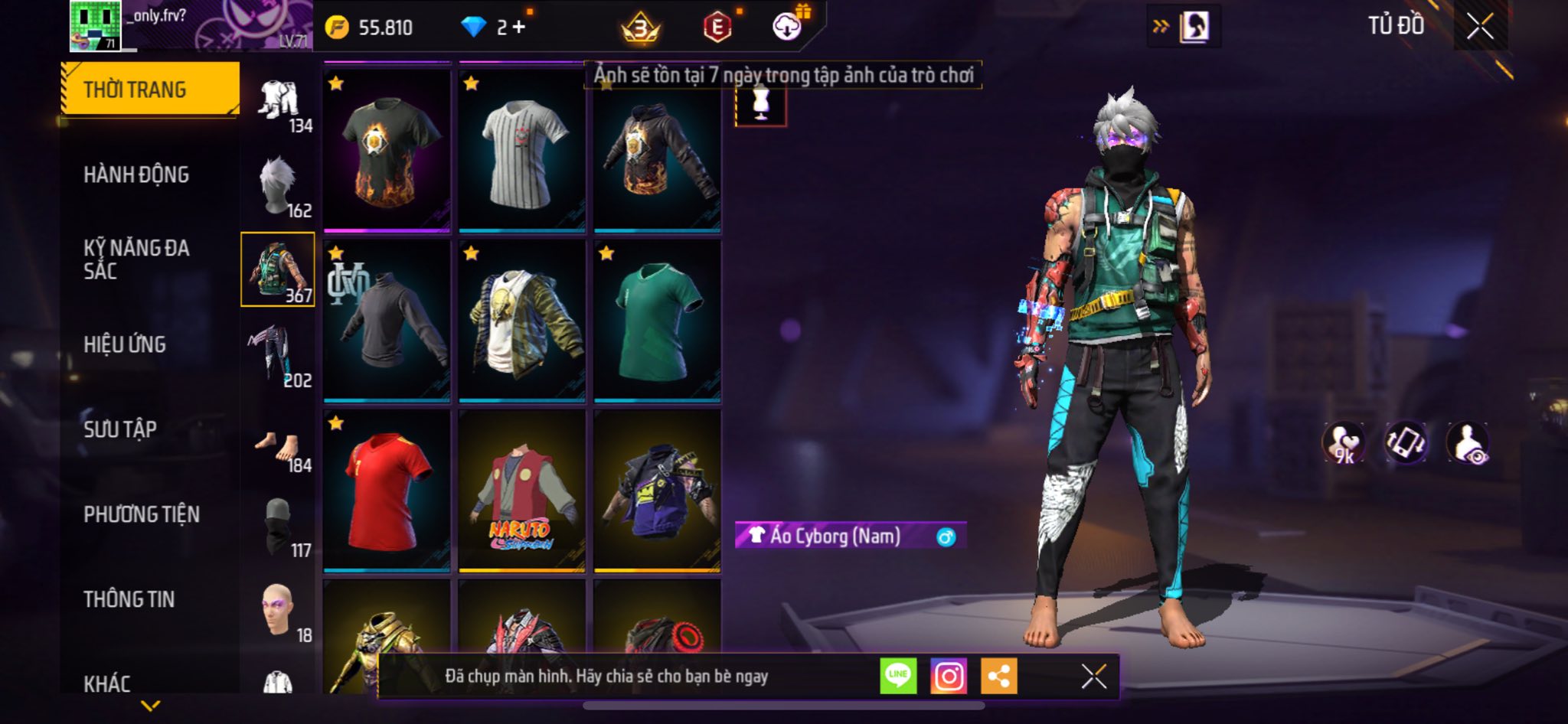
Task: Equip the red jersey top
Action: coord(387,491)
